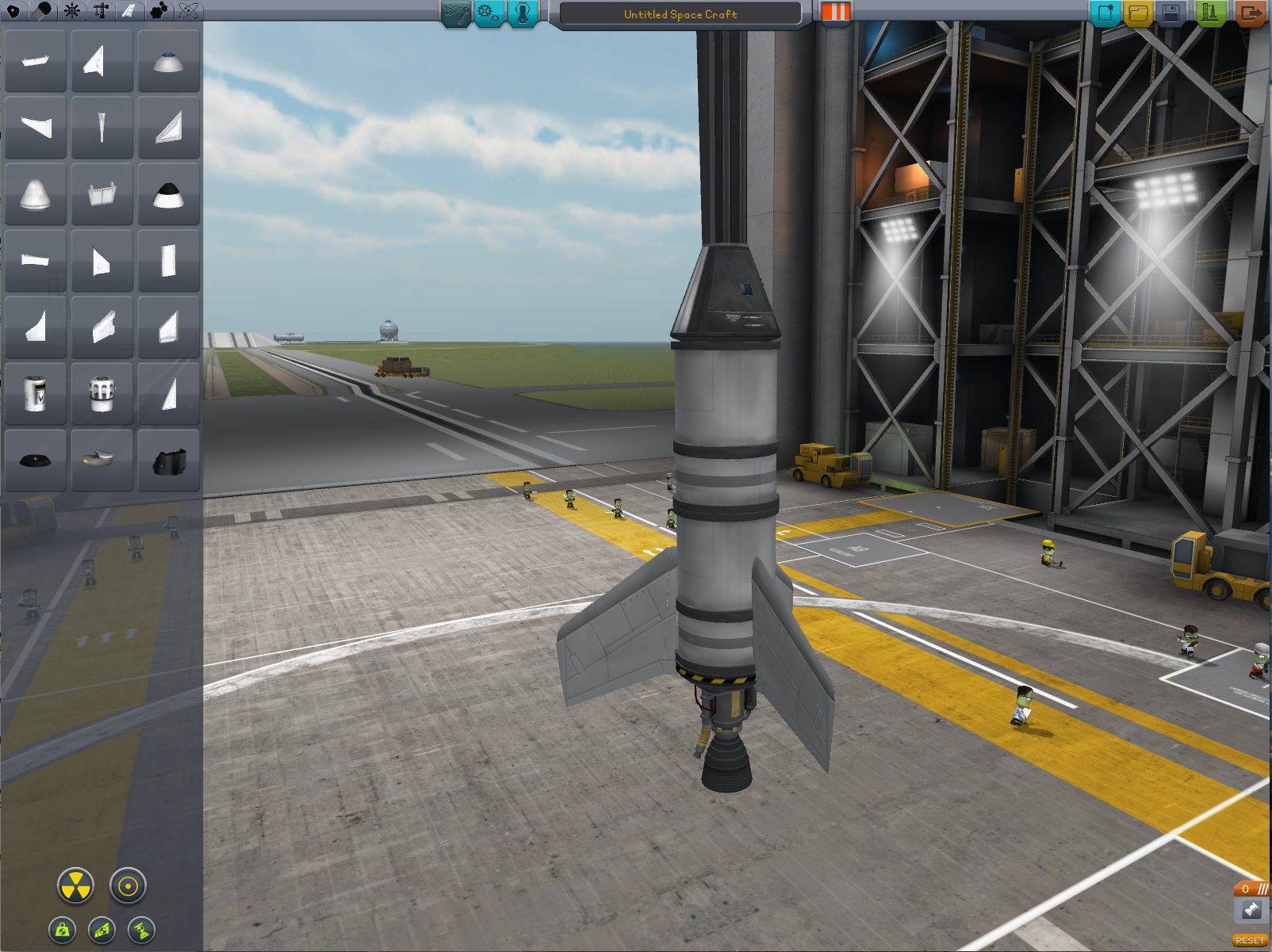Click the RESET staging button
The height and width of the screenshot is (952, 1272).
point(1250,940)
